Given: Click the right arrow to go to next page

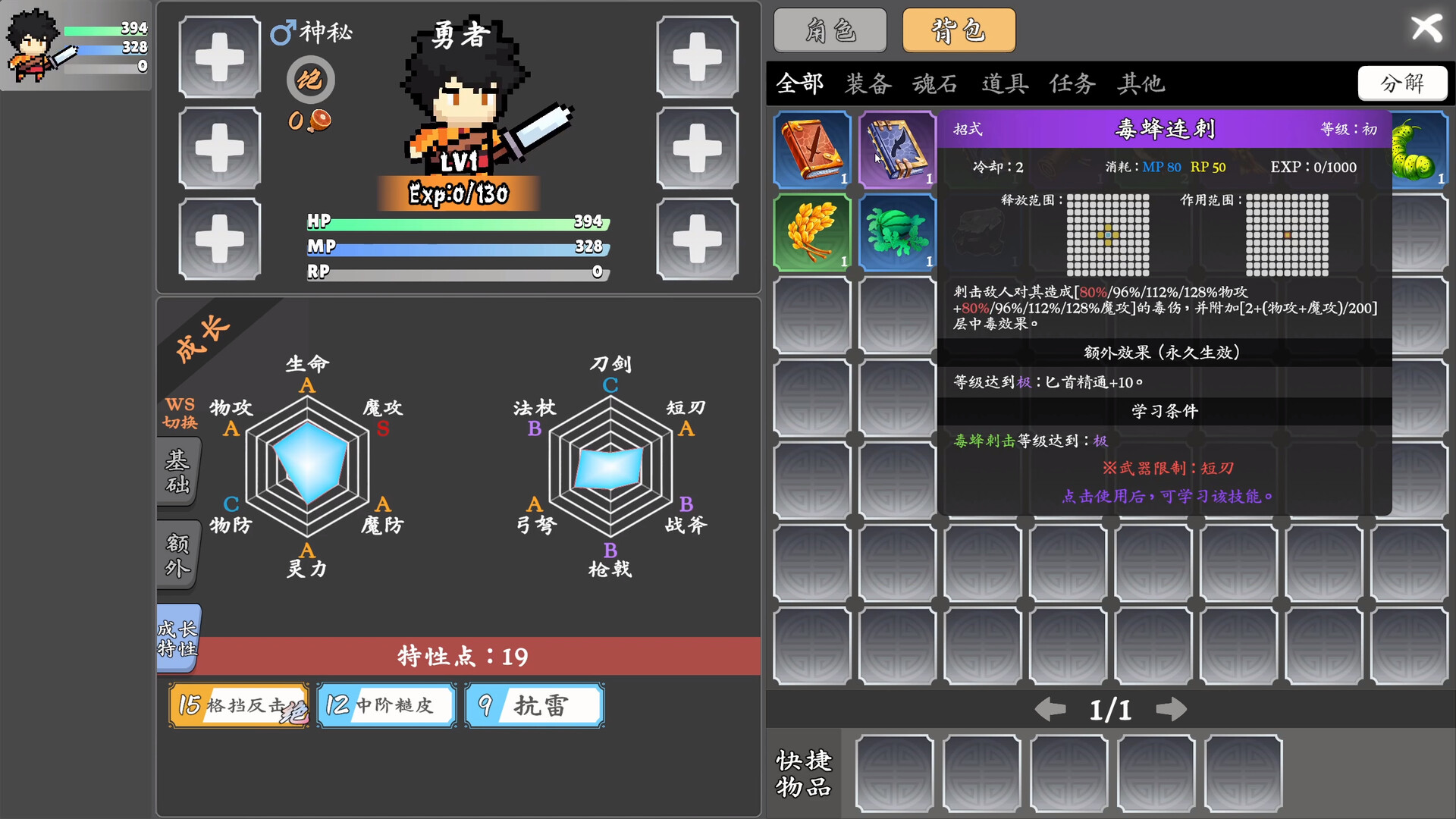Looking at the screenshot, I should 1172,710.
